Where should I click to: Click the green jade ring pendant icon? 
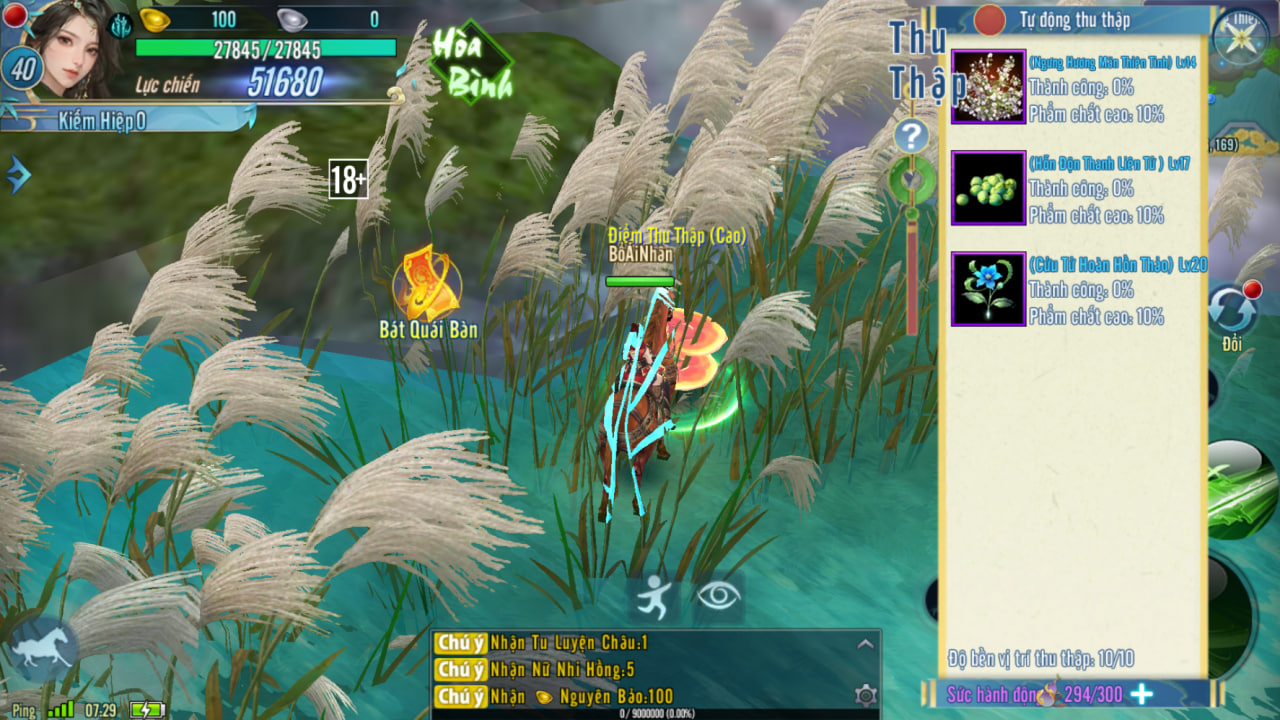pos(911,180)
